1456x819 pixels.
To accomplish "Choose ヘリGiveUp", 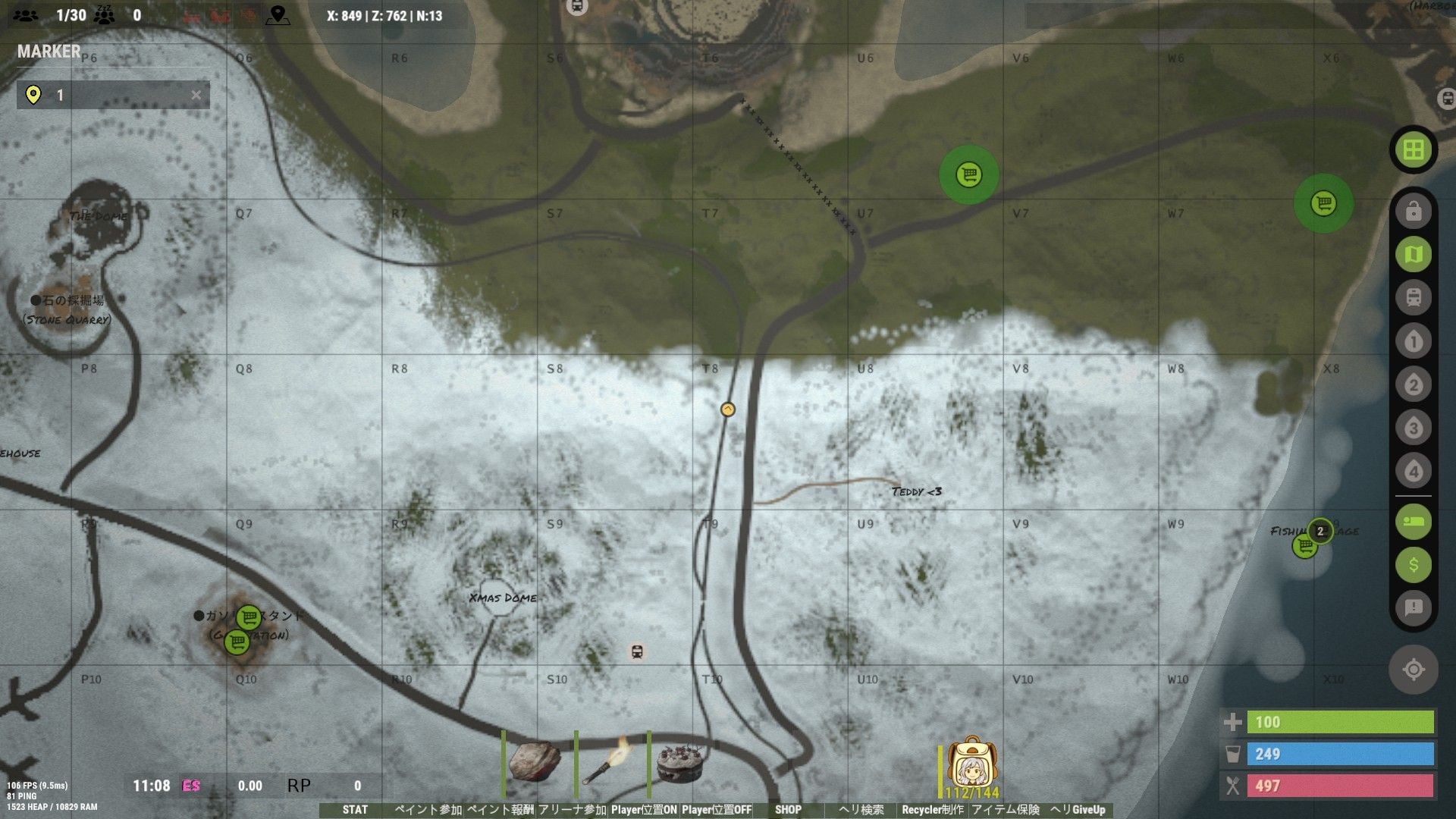I will [x=1078, y=810].
